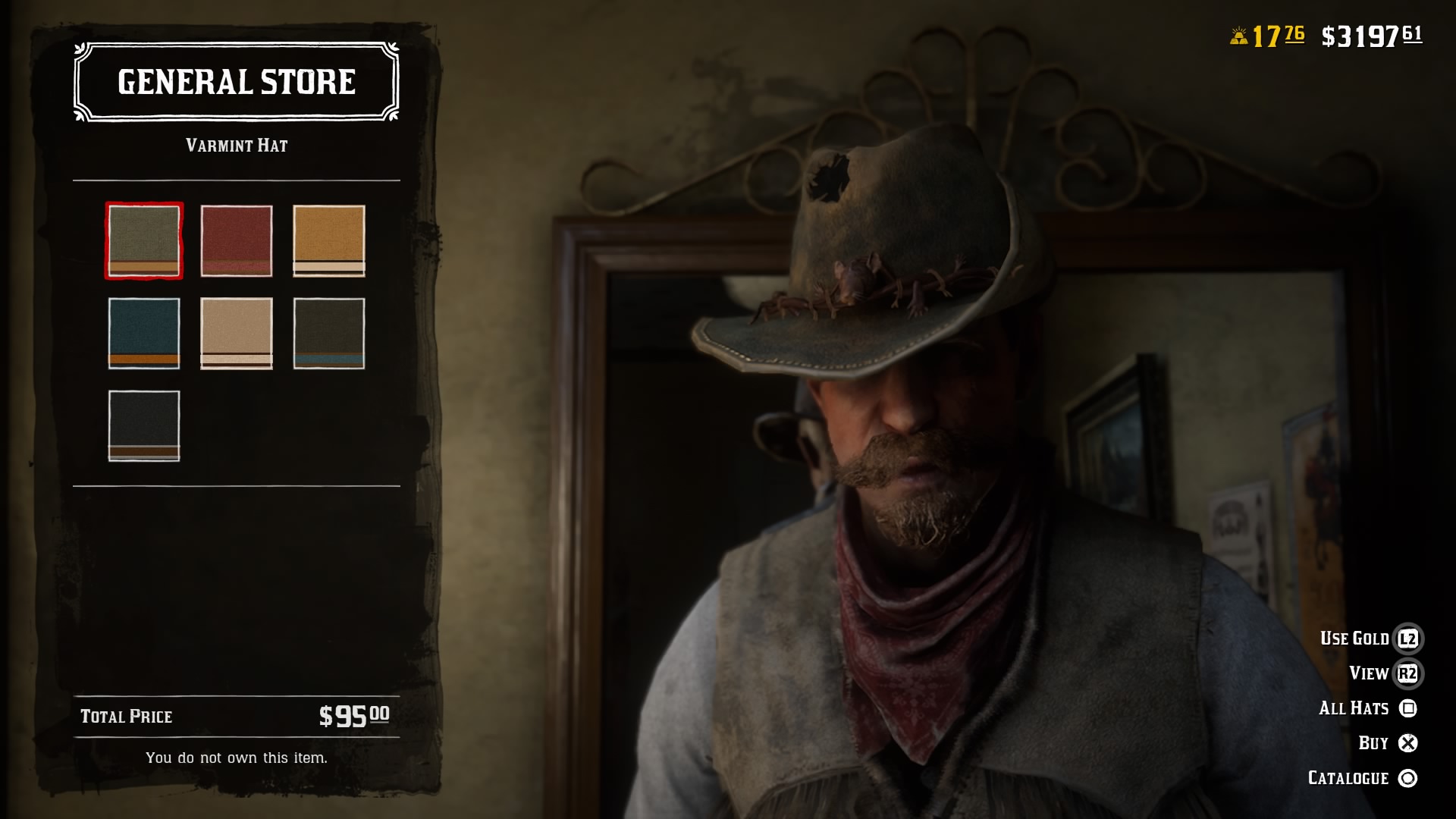The width and height of the screenshot is (1456, 819).
Task: Select the teal blue hat variant
Action: coord(143,334)
